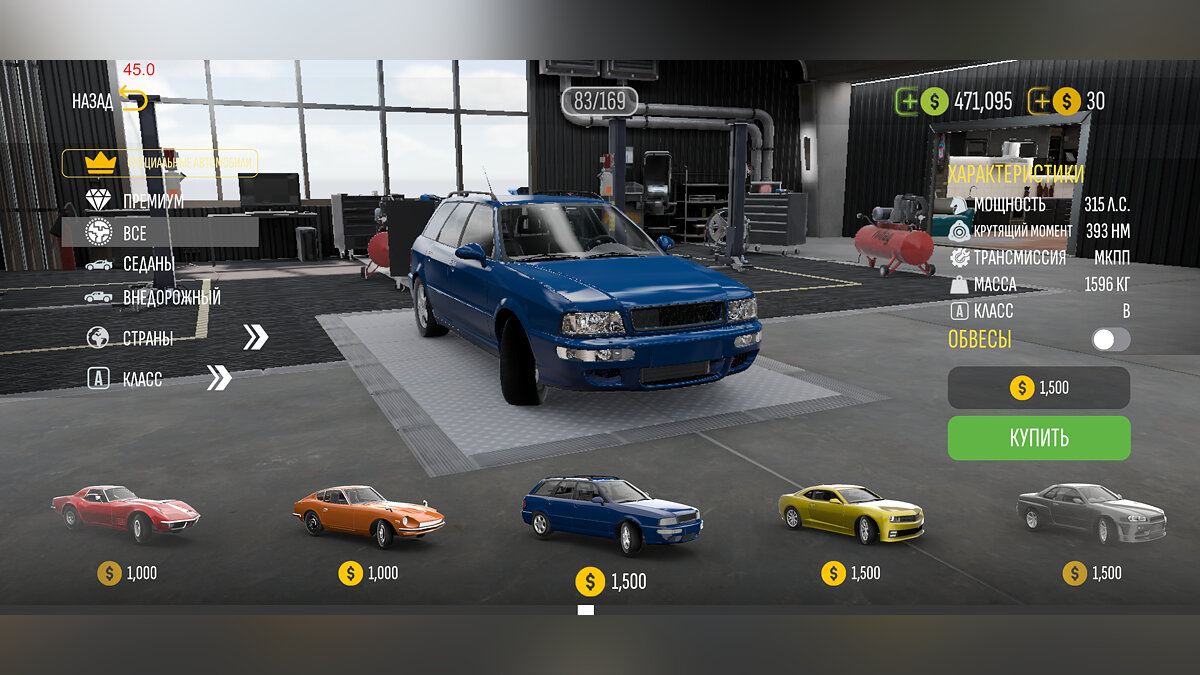Select the red Corvette thumbnail
The image size is (1200, 675).
coord(126,512)
